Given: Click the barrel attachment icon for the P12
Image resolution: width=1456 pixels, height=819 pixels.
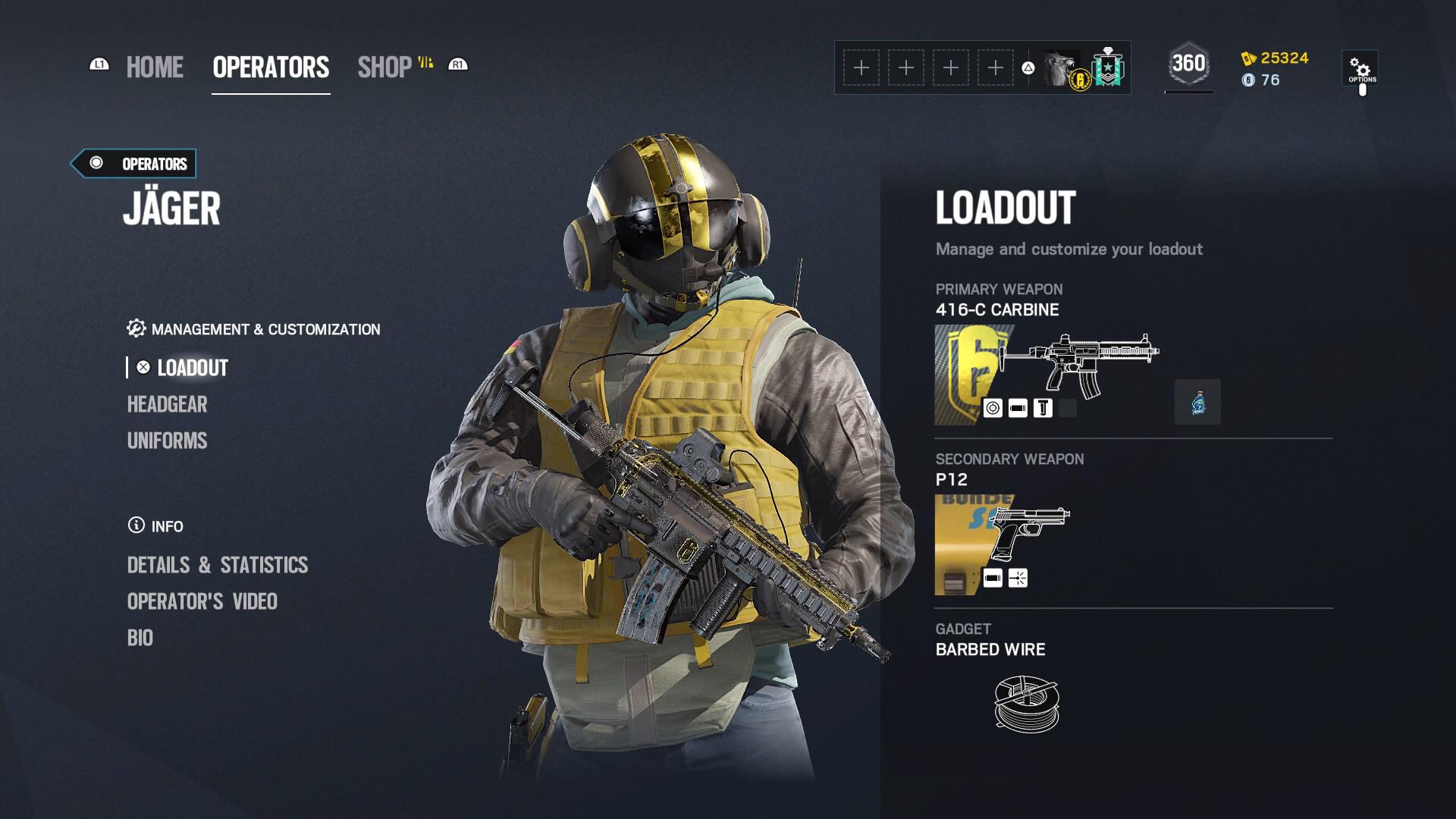Looking at the screenshot, I should [993, 577].
